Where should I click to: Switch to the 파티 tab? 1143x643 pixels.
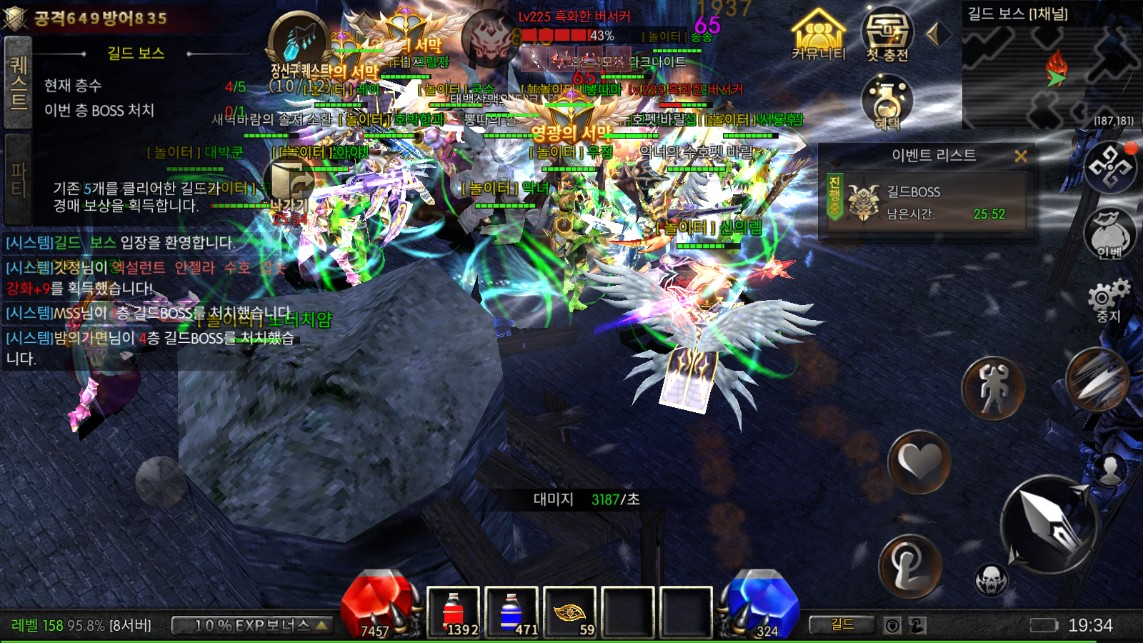(18, 178)
